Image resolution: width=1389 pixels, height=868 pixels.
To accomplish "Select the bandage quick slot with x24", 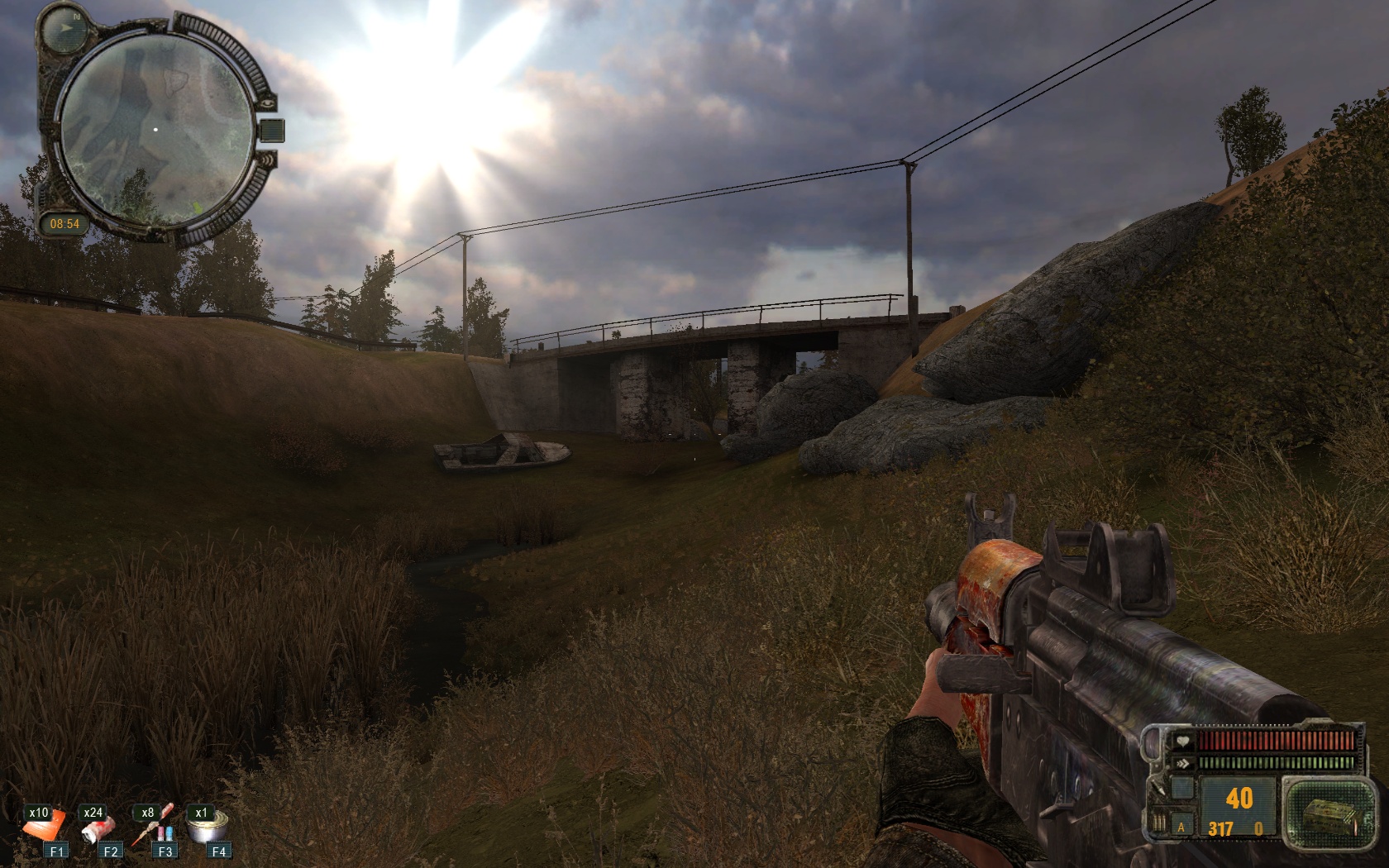I will pos(96,826).
